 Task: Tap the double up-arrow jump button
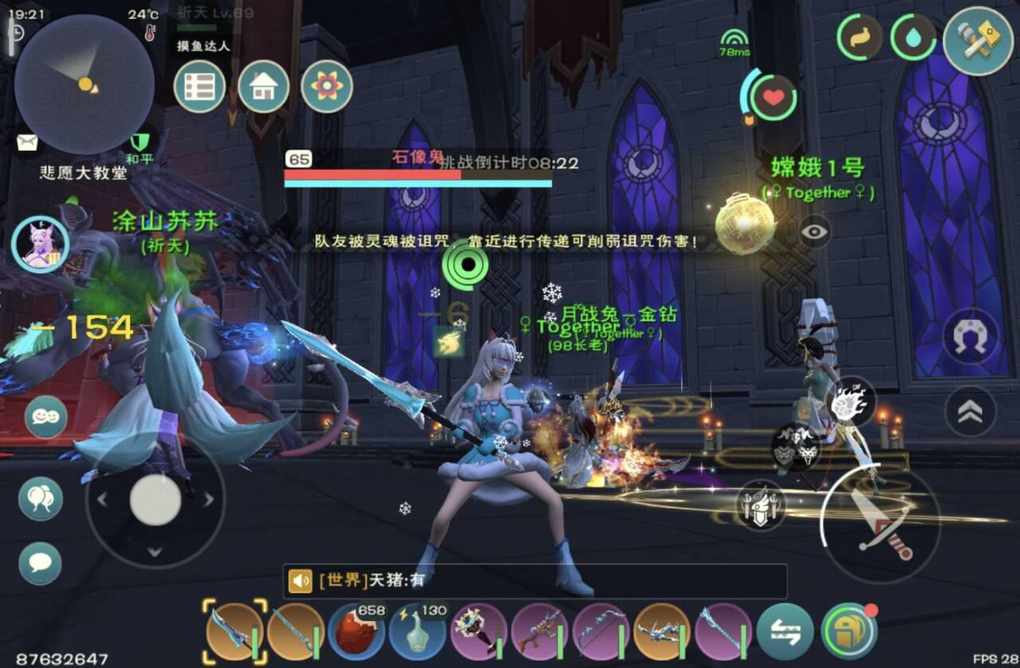(x=969, y=412)
